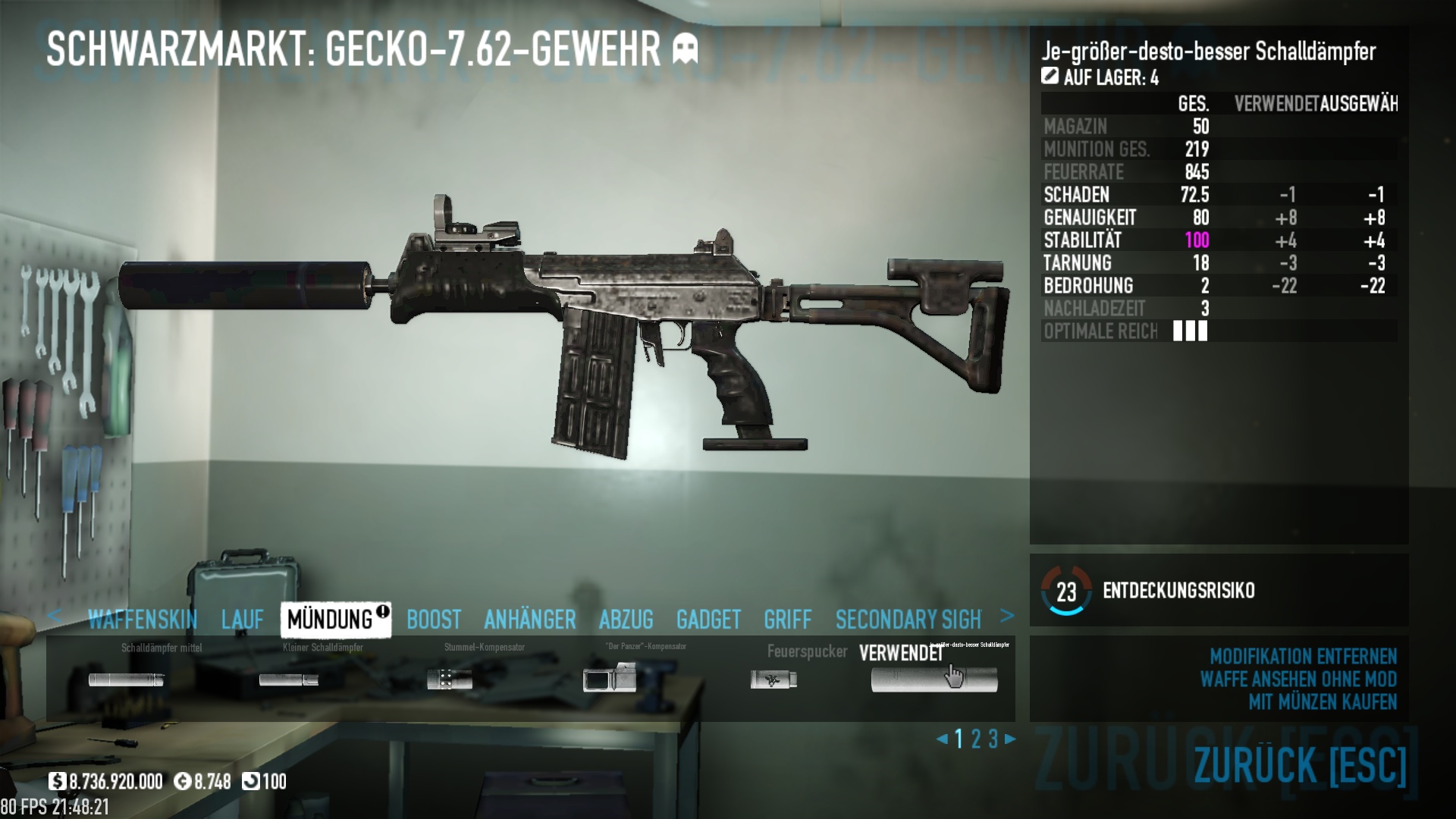Pick the Stummel-Kompensator mod
This screenshot has height=819, width=1456.
point(450,679)
